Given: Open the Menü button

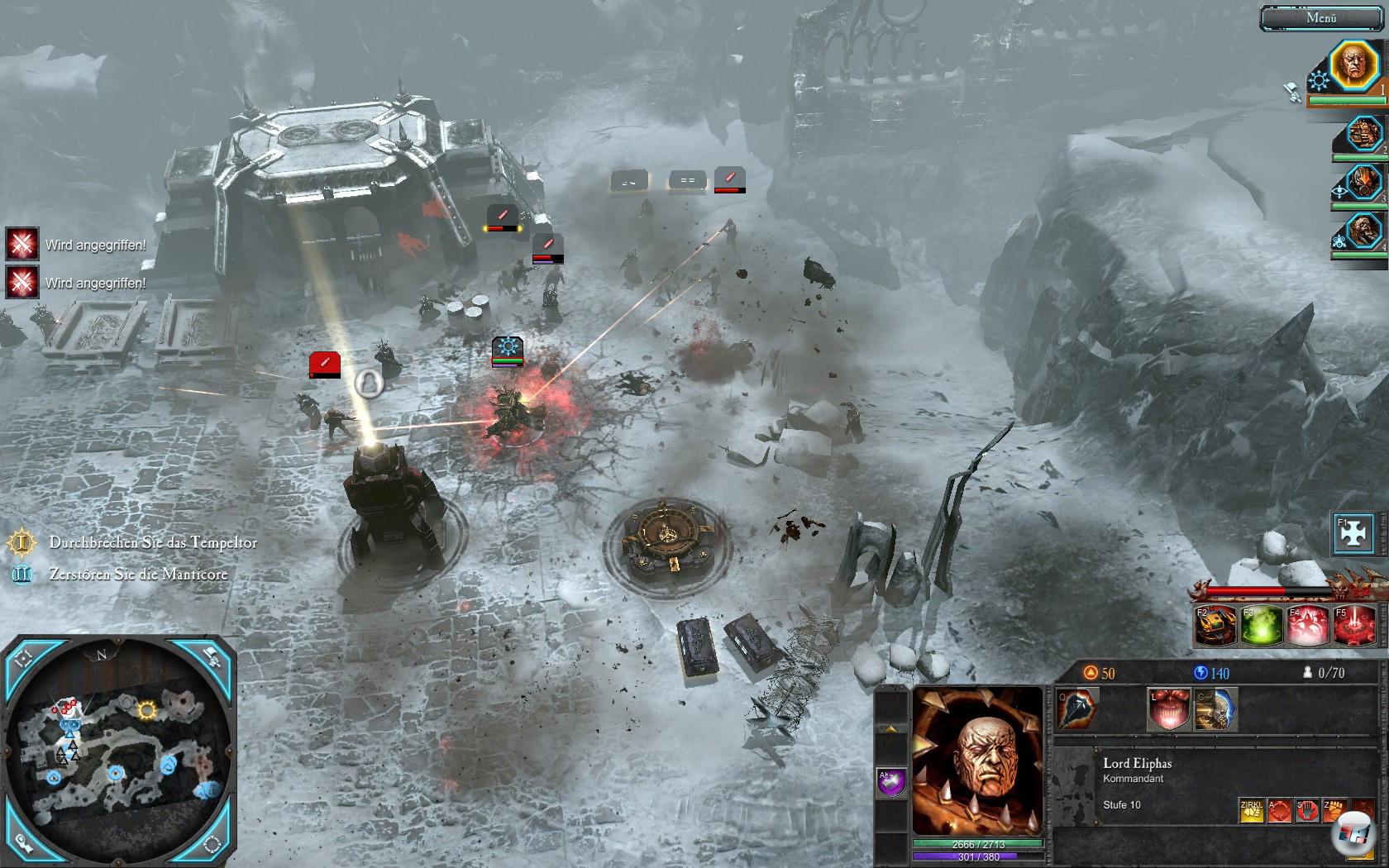Looking at the screenshot, I should click(x=1321, y=18).
